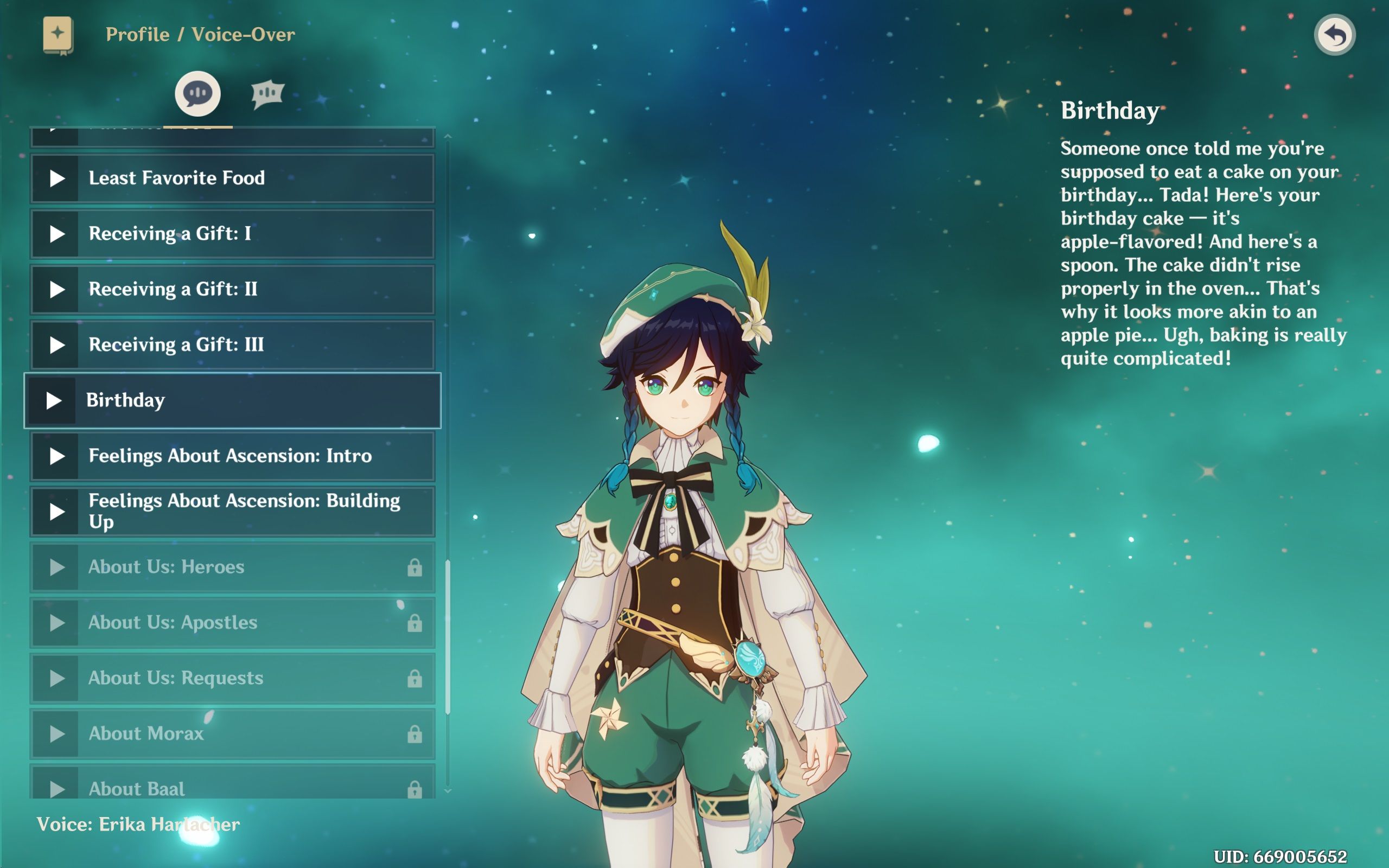Replay the Birthday voice line
Image resolution: width=1389 pixels, height=868 pixels.
click(54, 401)
